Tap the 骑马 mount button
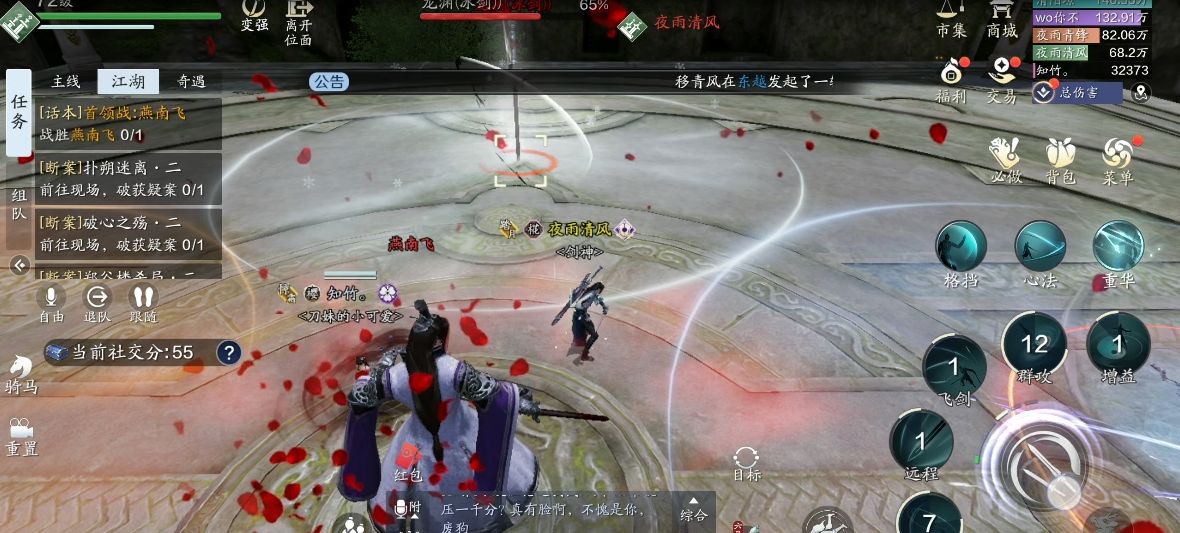This screenshot has width=1180, height=533. coord(21,373)
